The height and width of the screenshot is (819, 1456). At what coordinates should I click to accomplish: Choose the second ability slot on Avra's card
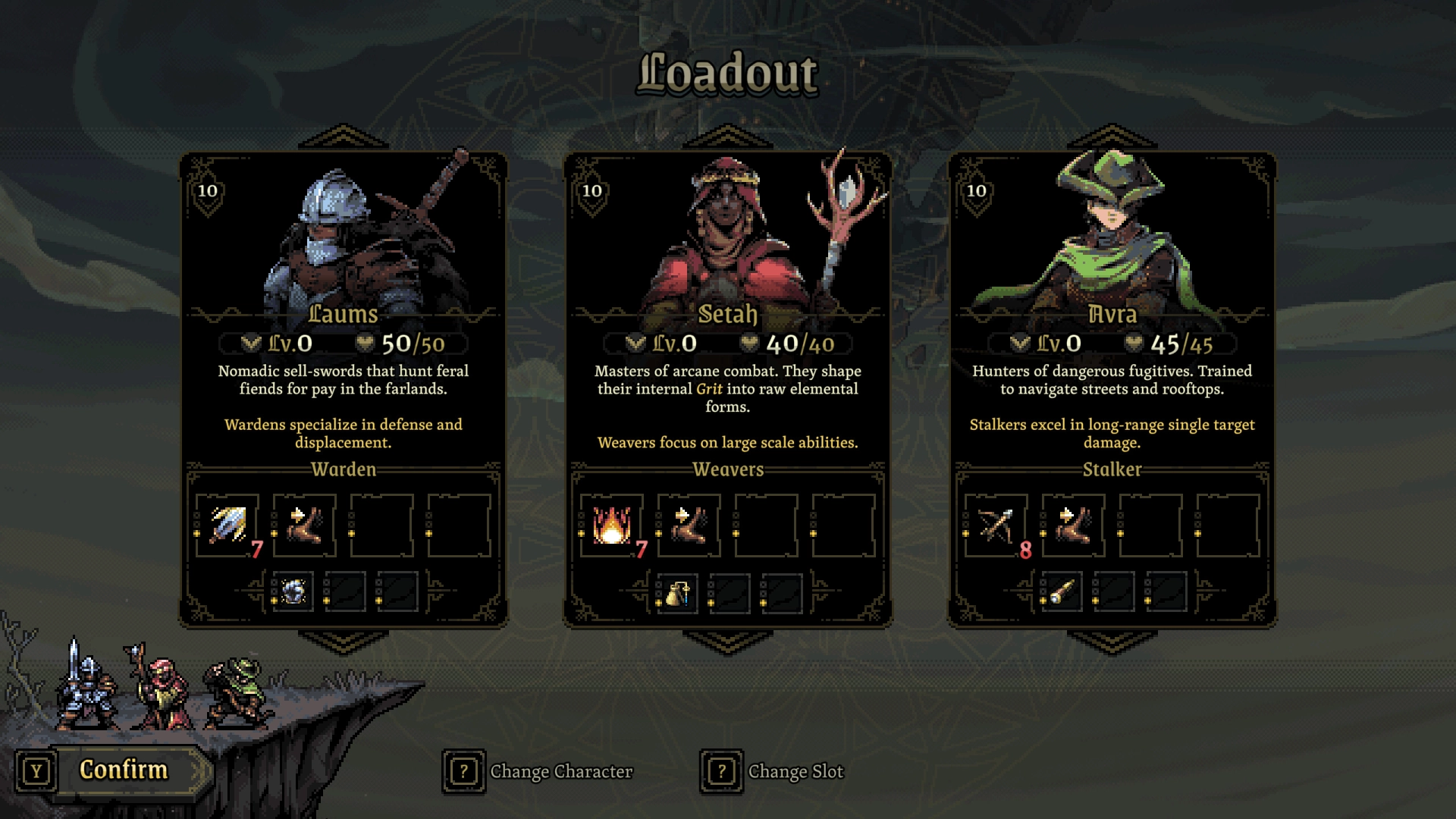click(1074, 525)
